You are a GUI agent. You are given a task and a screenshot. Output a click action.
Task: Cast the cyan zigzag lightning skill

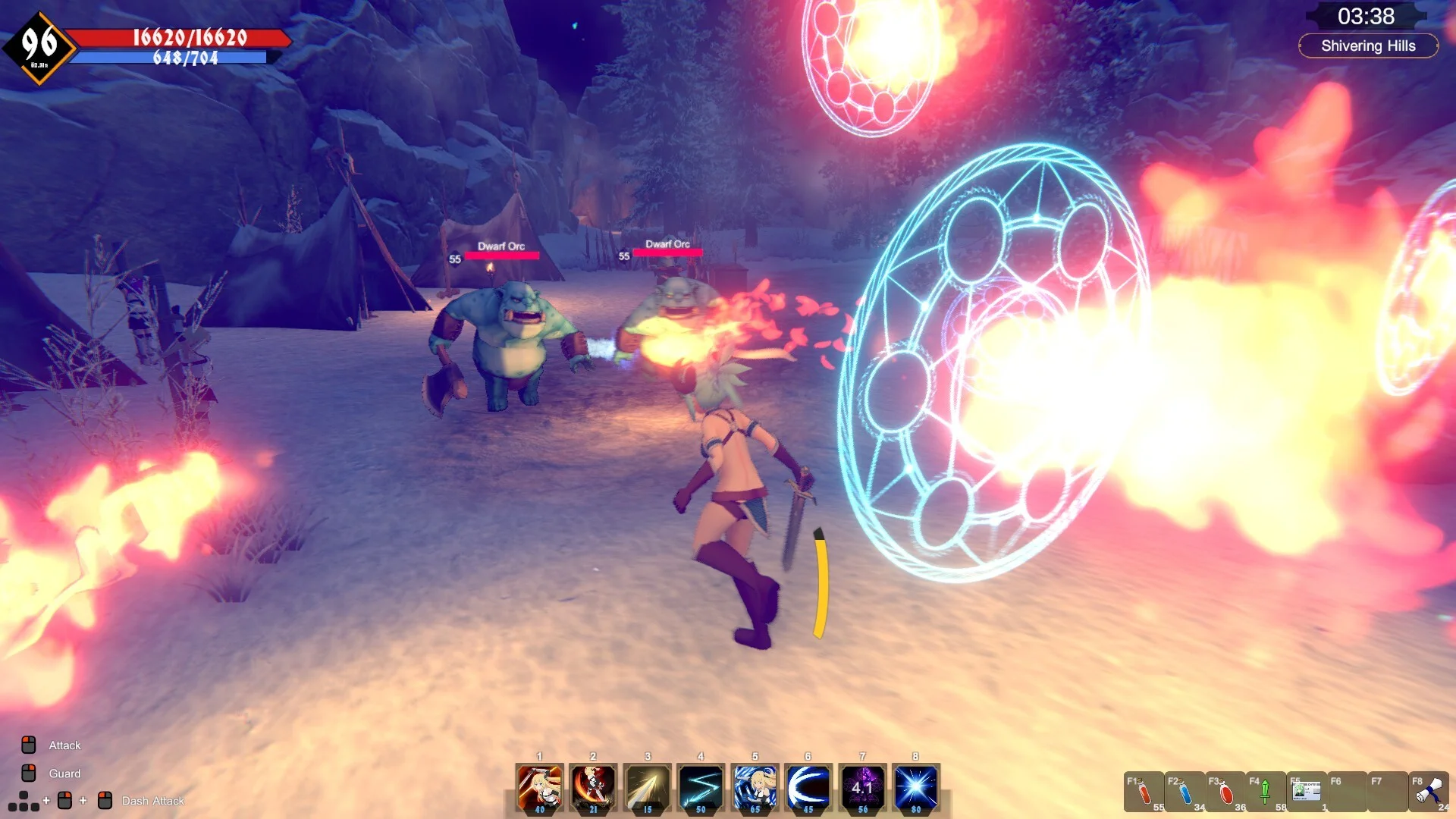coord(701,787)
